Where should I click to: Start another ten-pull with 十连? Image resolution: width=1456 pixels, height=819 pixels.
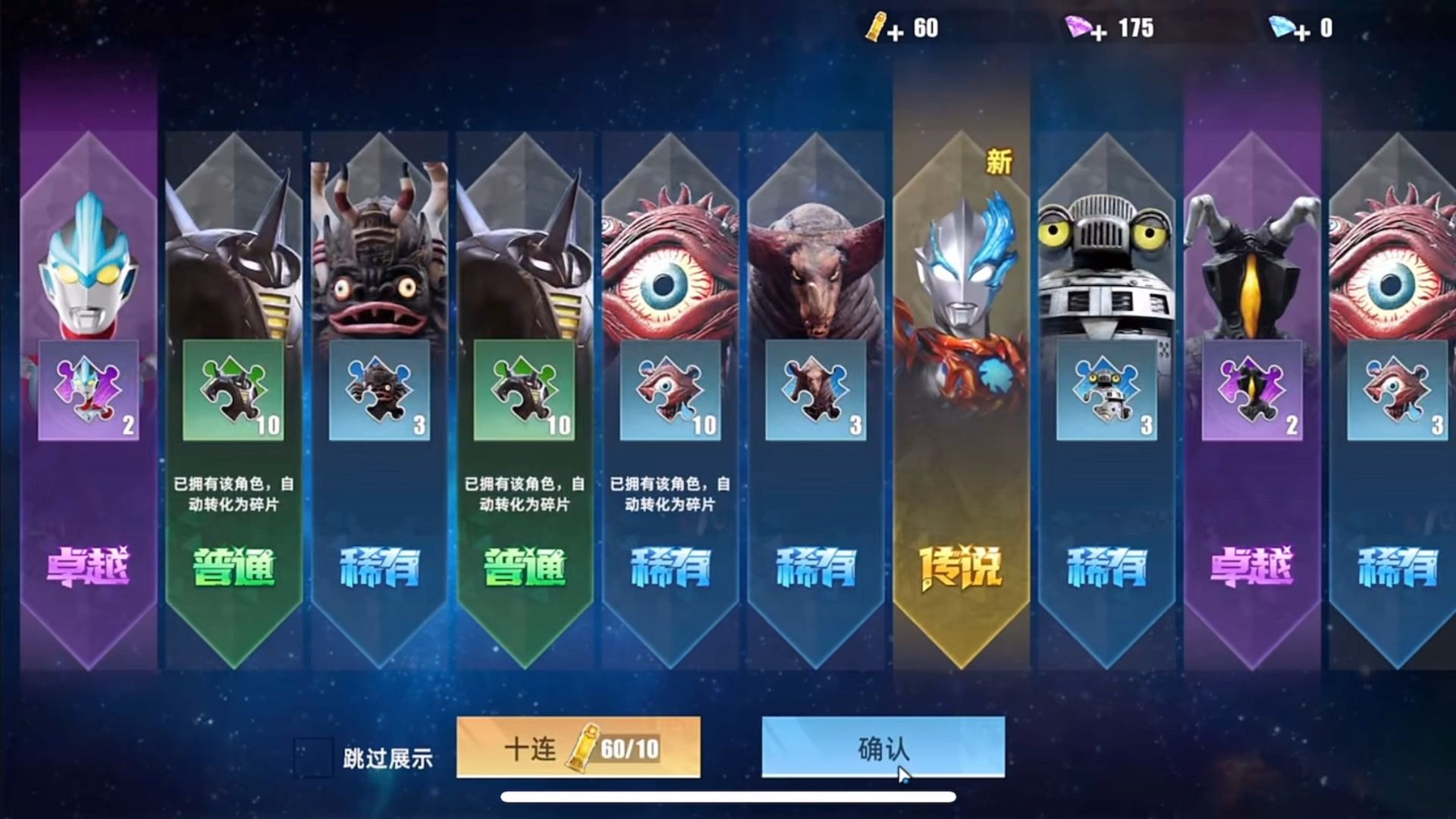tap(578, 748)
